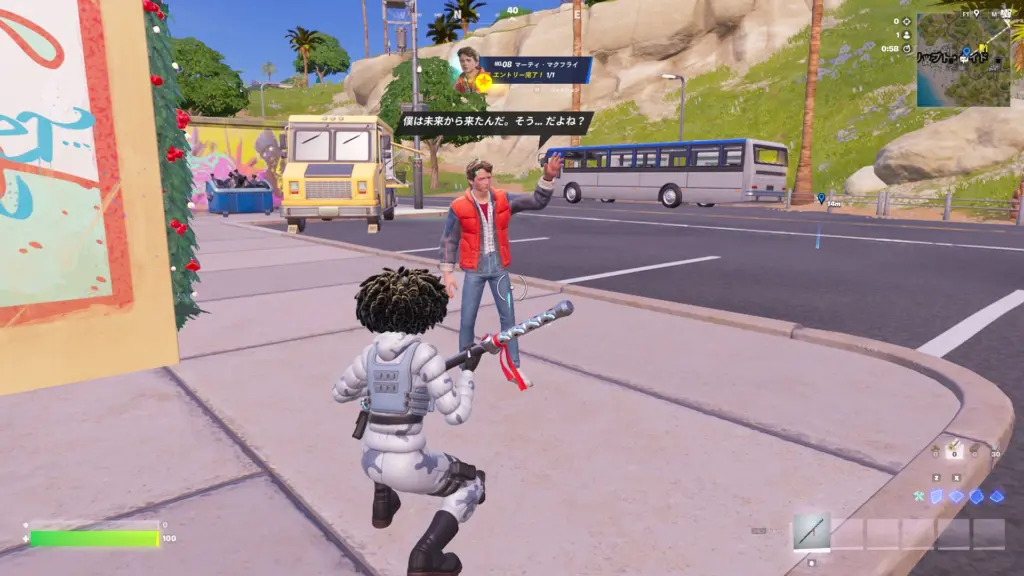This screenshot has width=1024, height=576.
Task: Open the マーティ・マクフライ collection entry banner
Action: pos(534,70)
